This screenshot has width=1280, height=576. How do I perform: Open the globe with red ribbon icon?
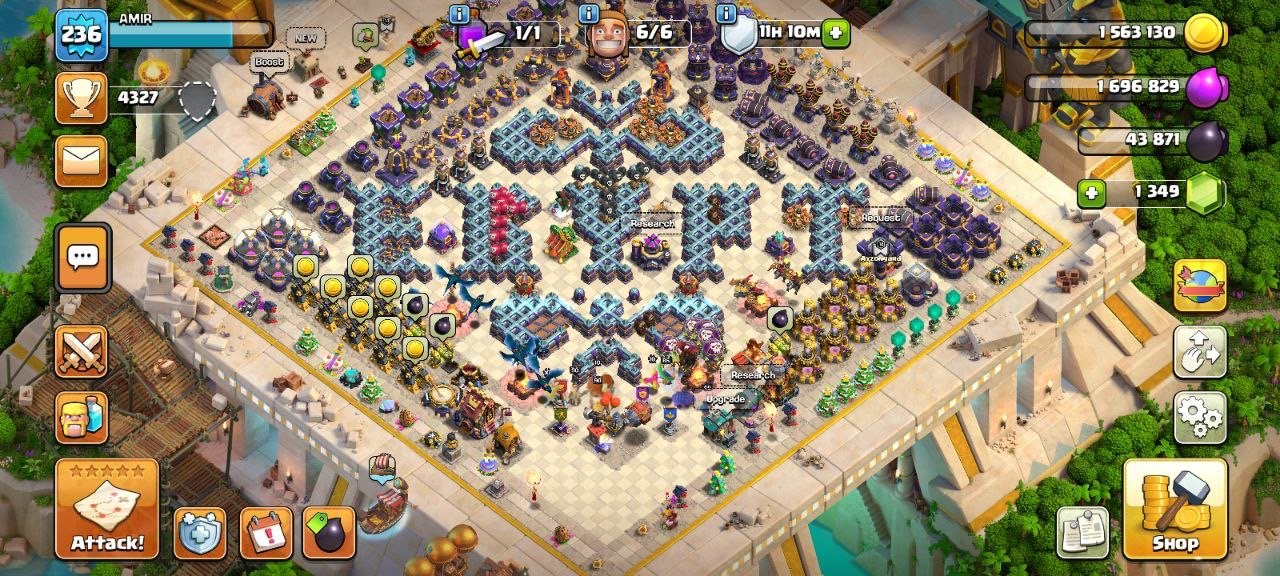point(1200,286)
